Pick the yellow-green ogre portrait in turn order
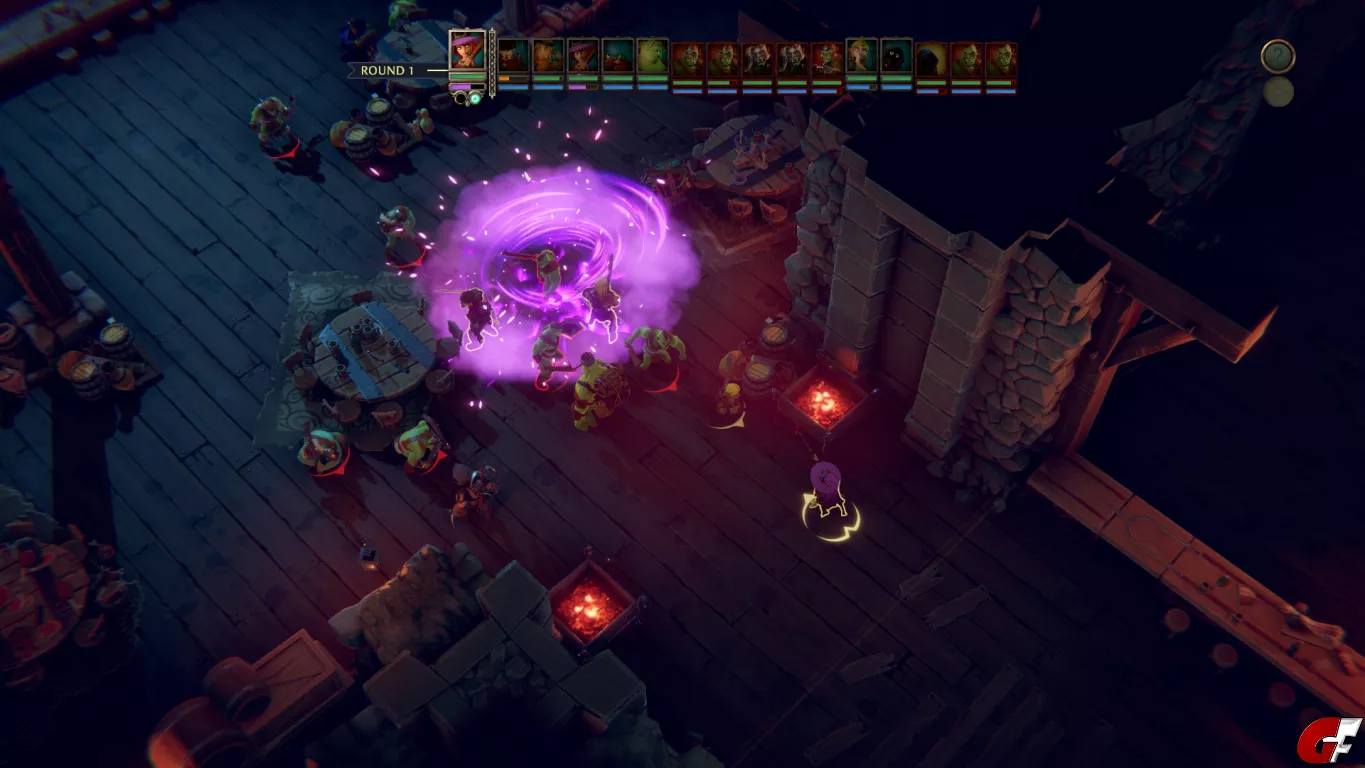This screenshot has width=1365, height=768. (652, 56)
